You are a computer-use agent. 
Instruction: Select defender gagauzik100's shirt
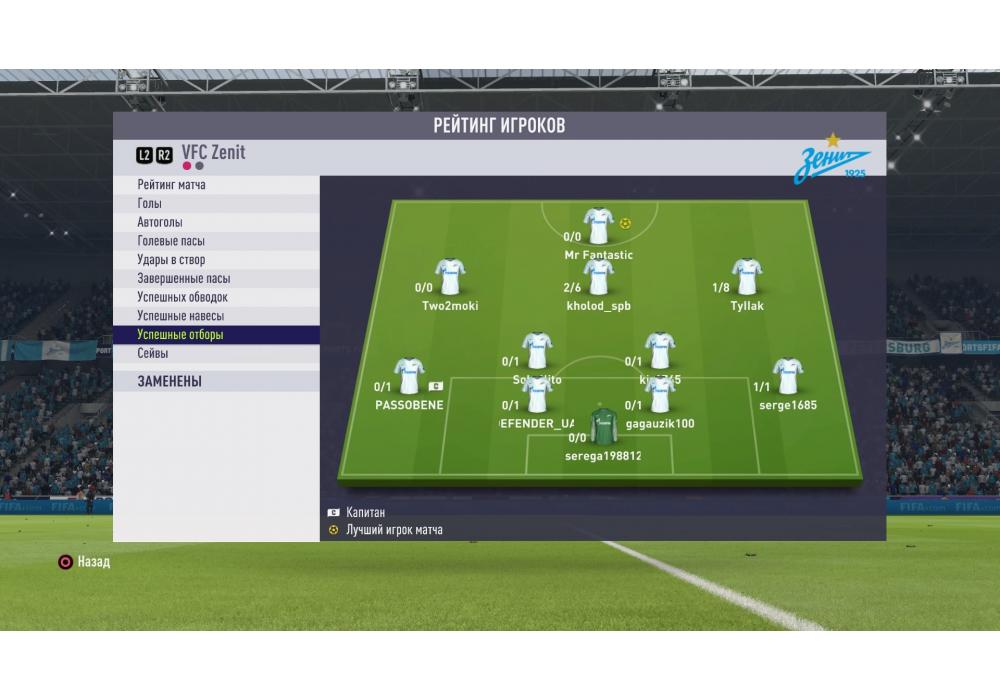point(660,395)
